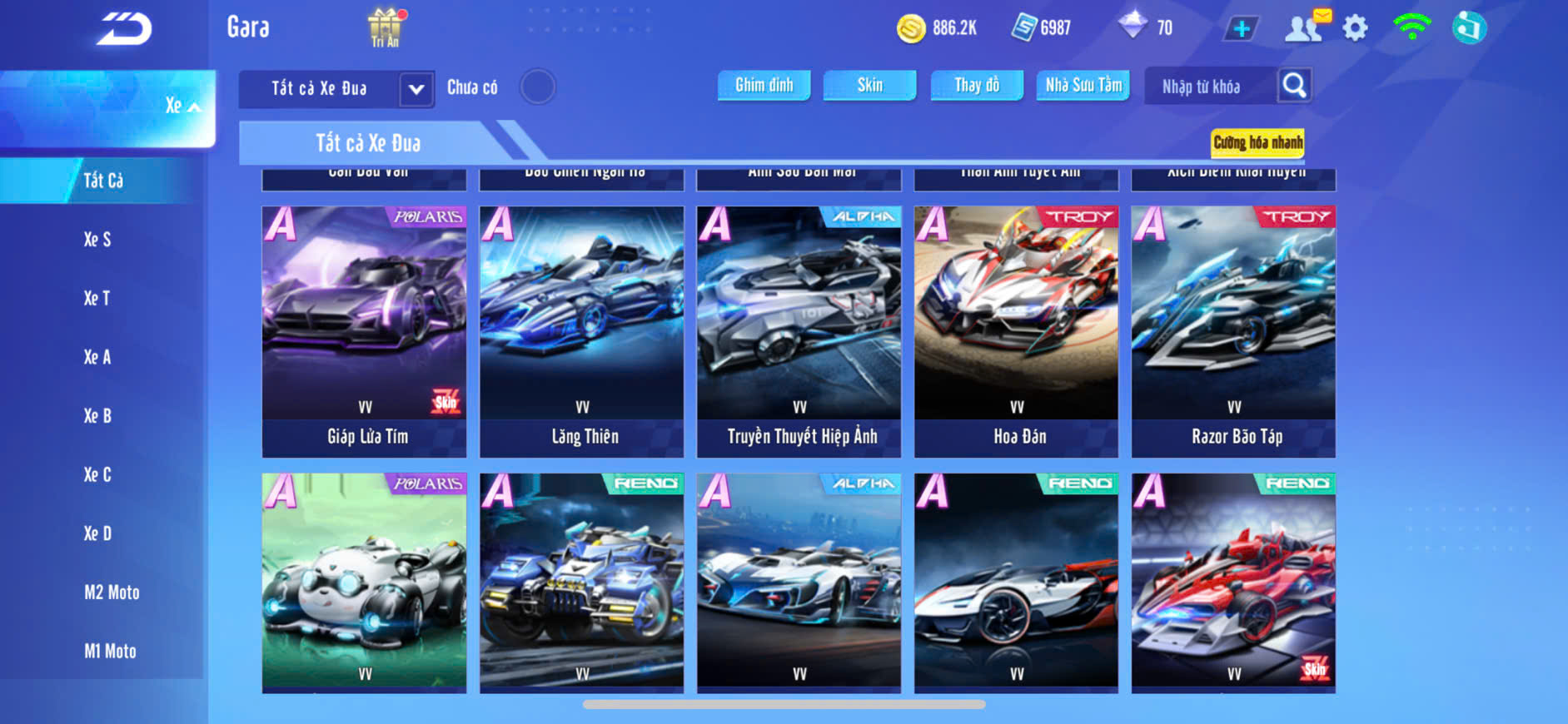Focus the Nhập từ khóa search field

pyautogui.click(x=1209, y=87)
